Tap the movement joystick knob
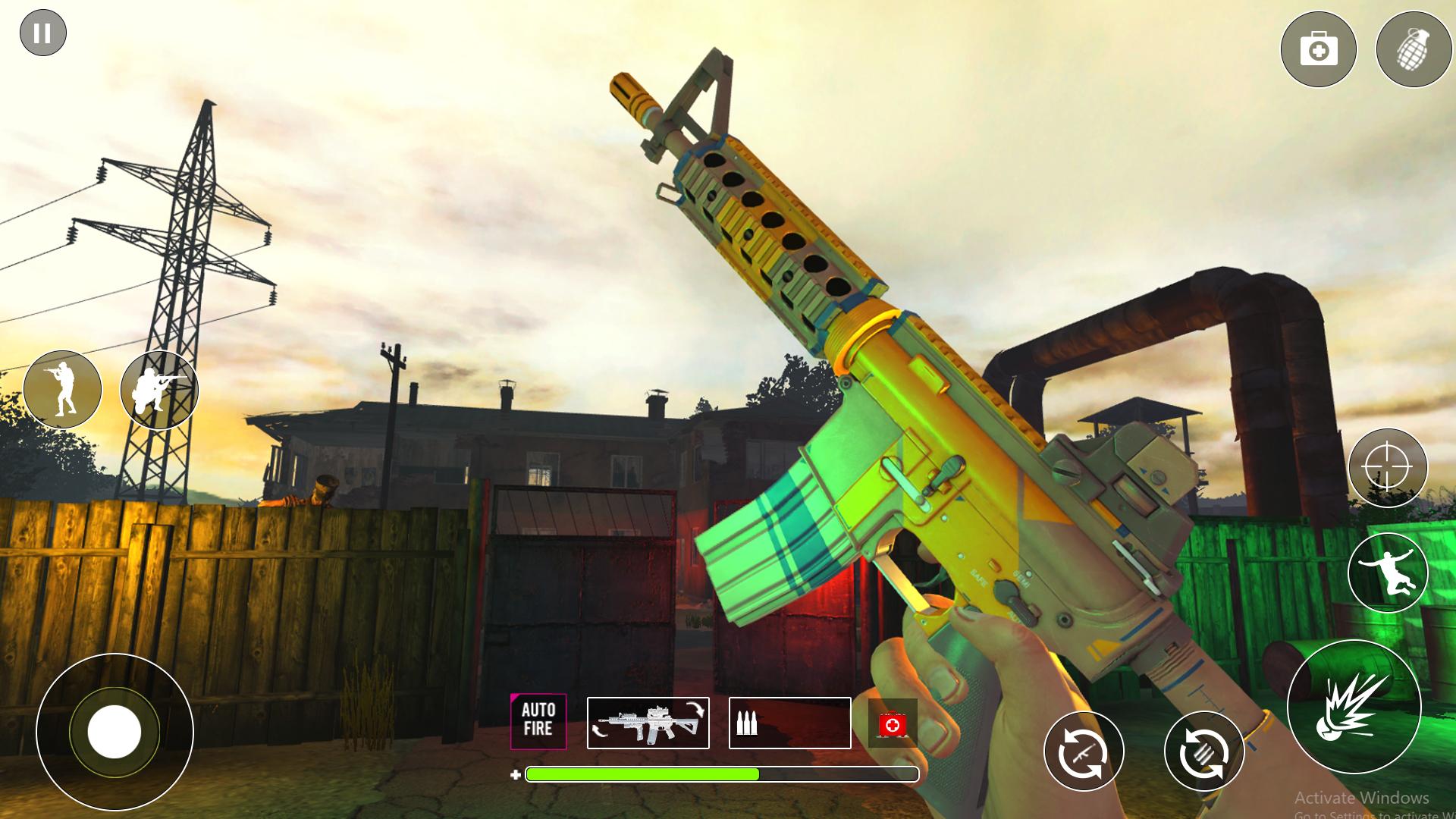1456x819 pixels. 115,732
